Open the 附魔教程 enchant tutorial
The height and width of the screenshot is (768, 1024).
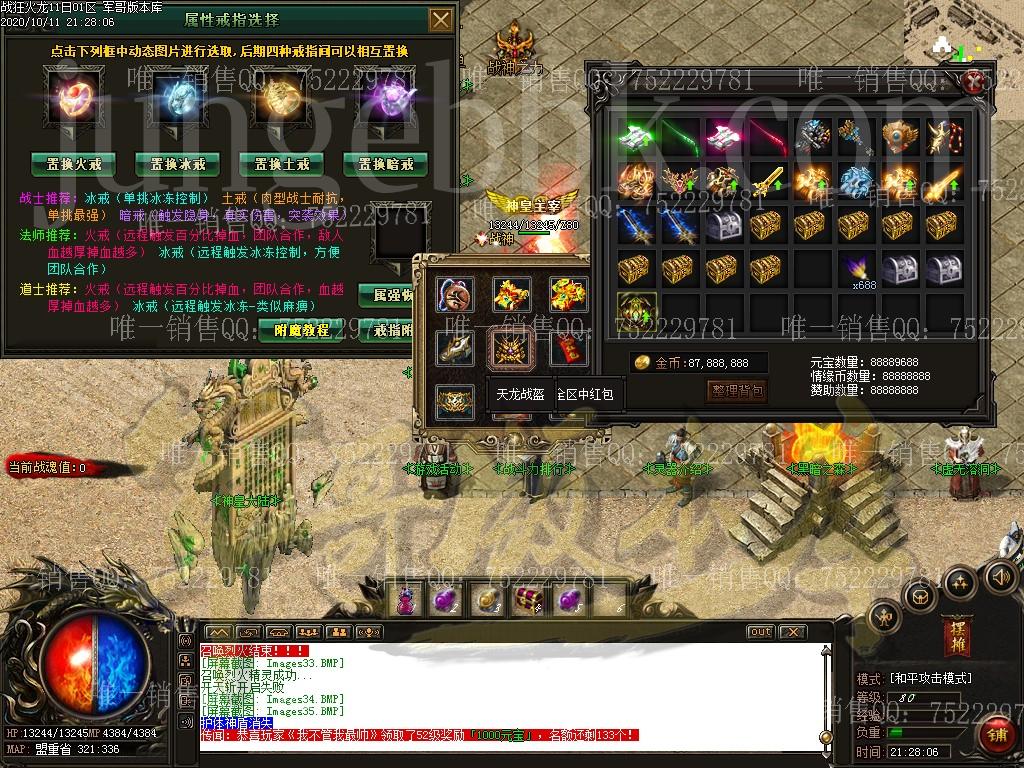click(301, 330)
